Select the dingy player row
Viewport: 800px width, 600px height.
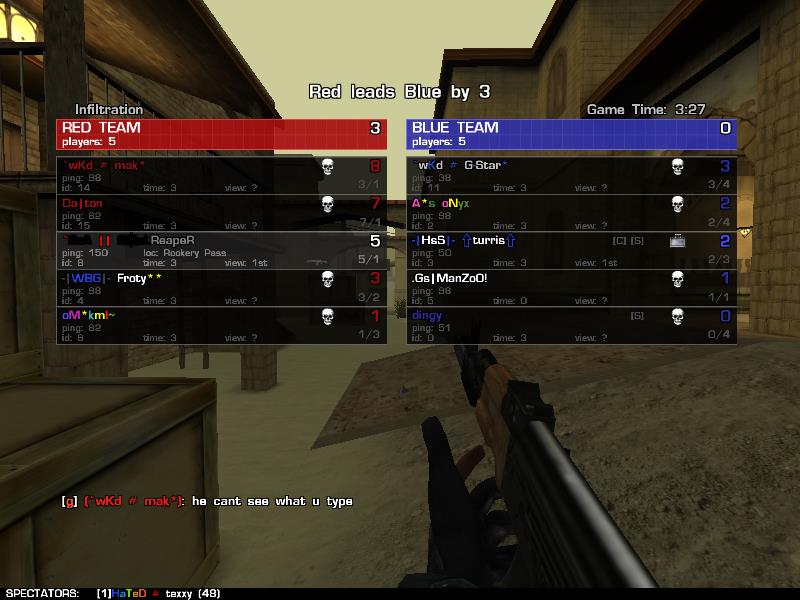(x=571, y=325)
